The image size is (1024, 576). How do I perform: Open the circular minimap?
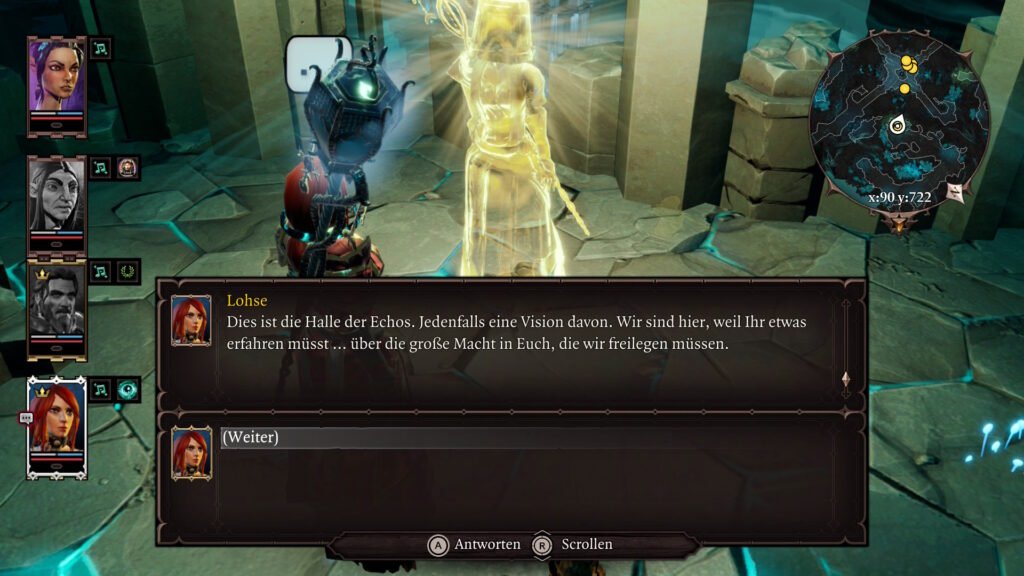pos(898,125)
